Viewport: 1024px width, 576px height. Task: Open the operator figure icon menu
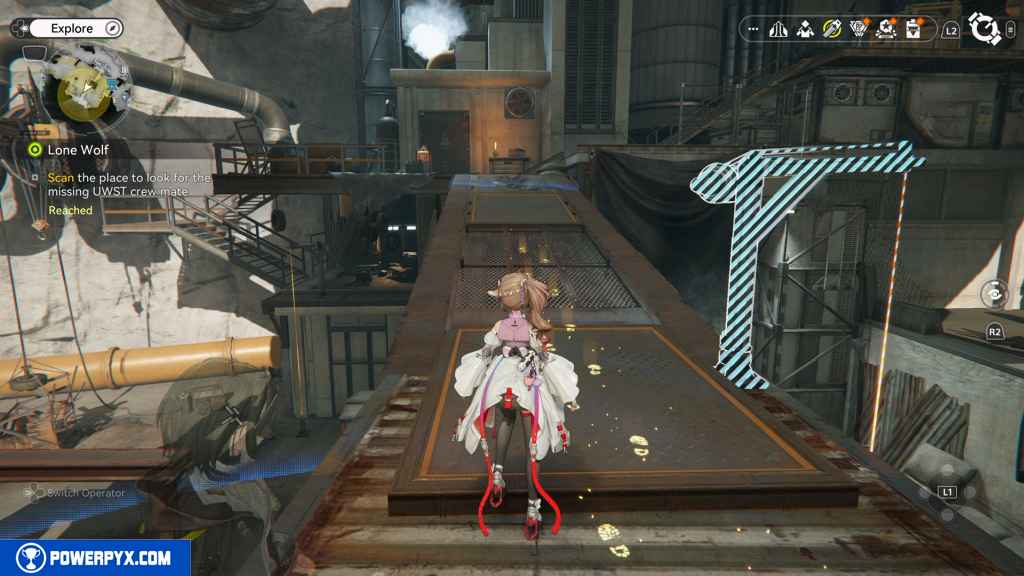805,30
